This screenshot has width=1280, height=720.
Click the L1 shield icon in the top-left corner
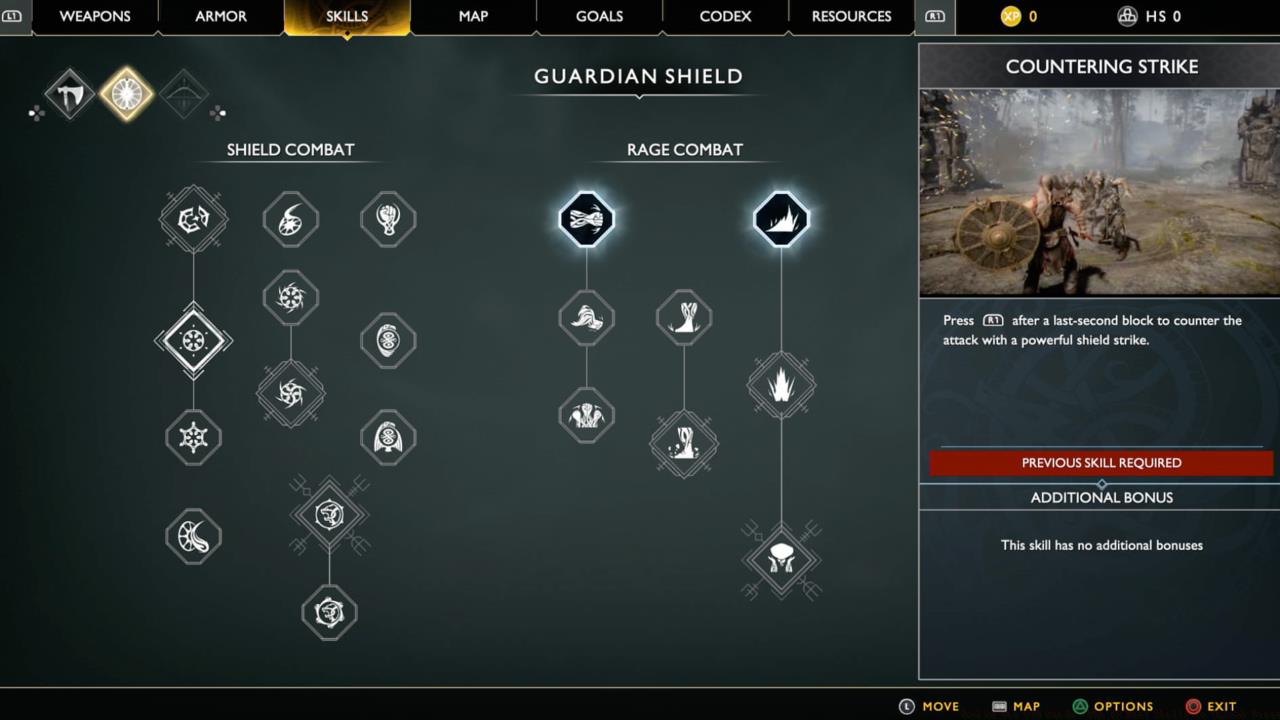pos(13,16)
